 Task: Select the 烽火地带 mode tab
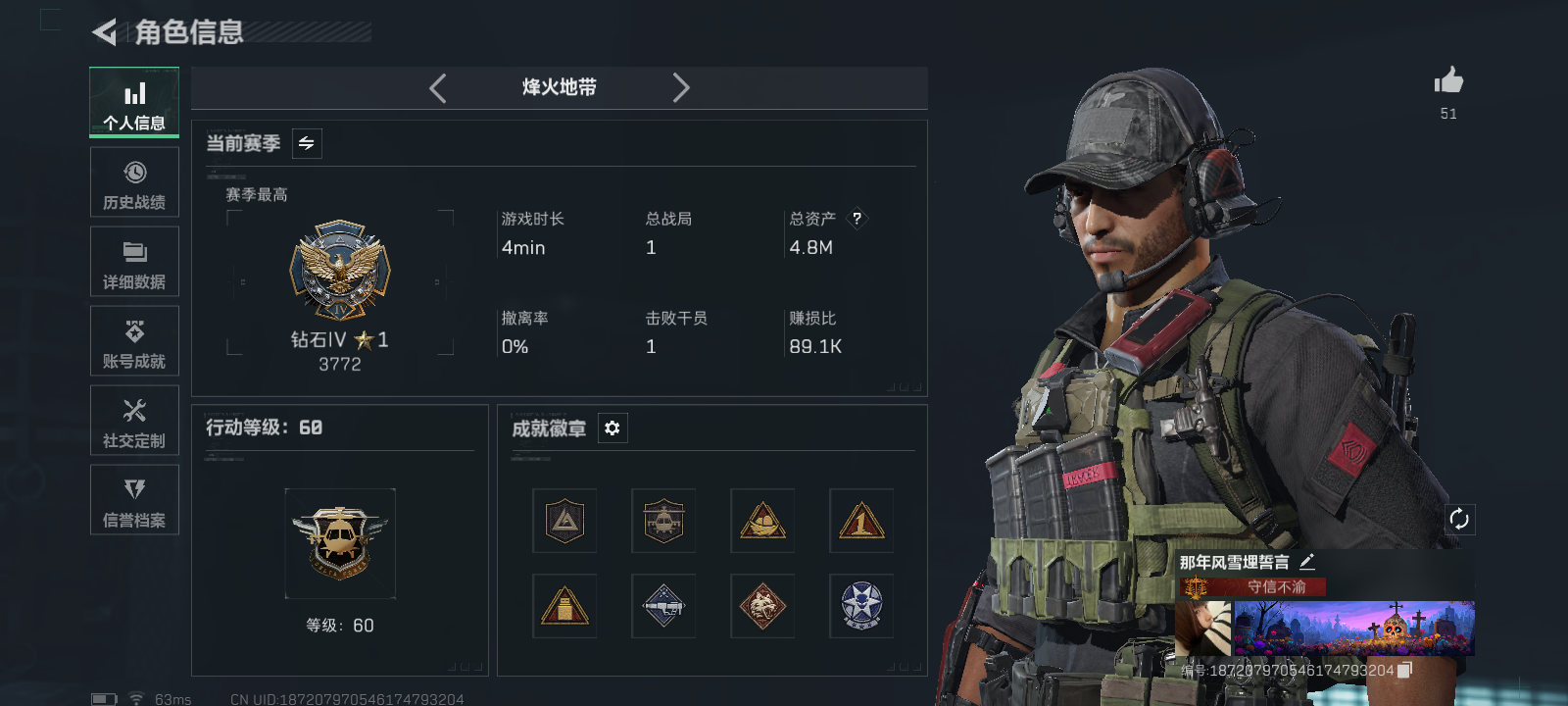click(558, 87)
